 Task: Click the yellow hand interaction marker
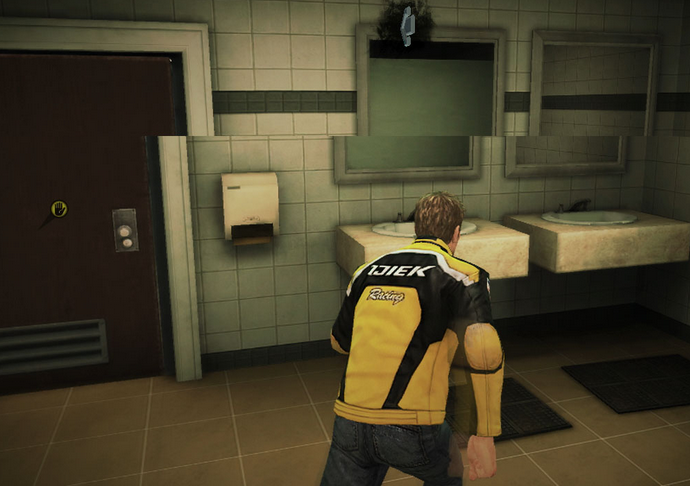click(59, 209)
